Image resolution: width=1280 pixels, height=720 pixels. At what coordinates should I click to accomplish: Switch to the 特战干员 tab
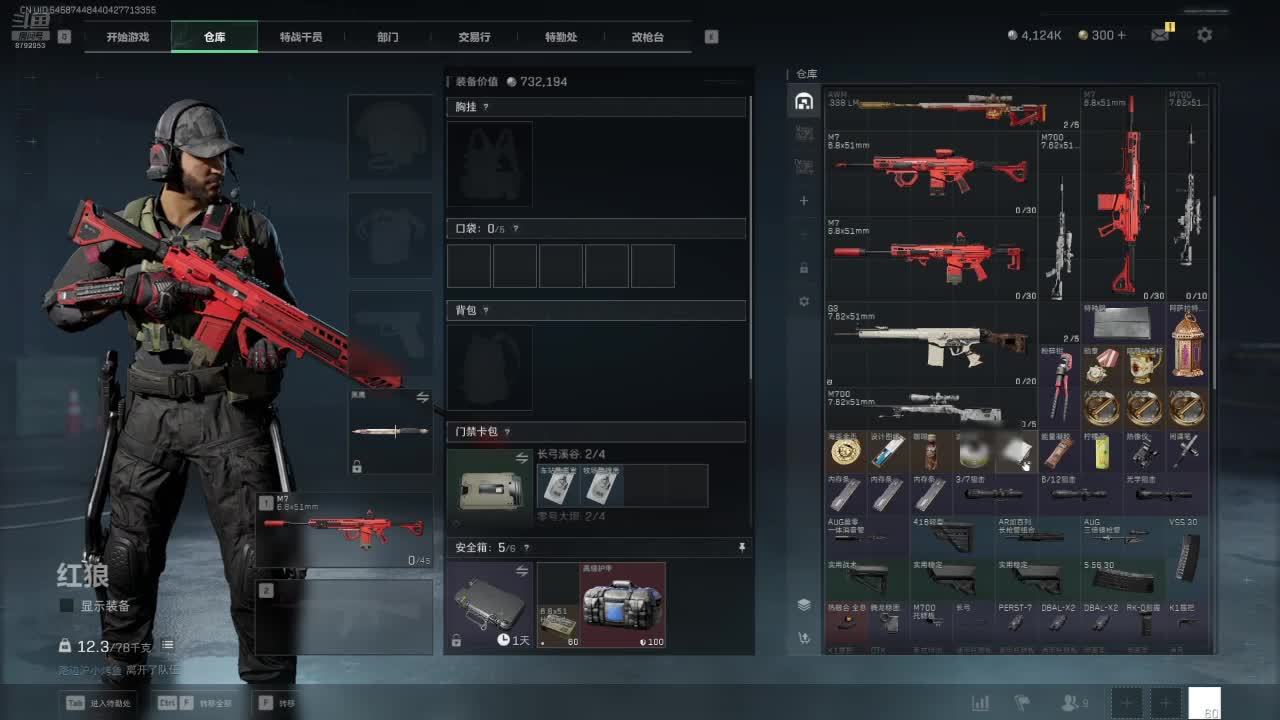(301, 37)
